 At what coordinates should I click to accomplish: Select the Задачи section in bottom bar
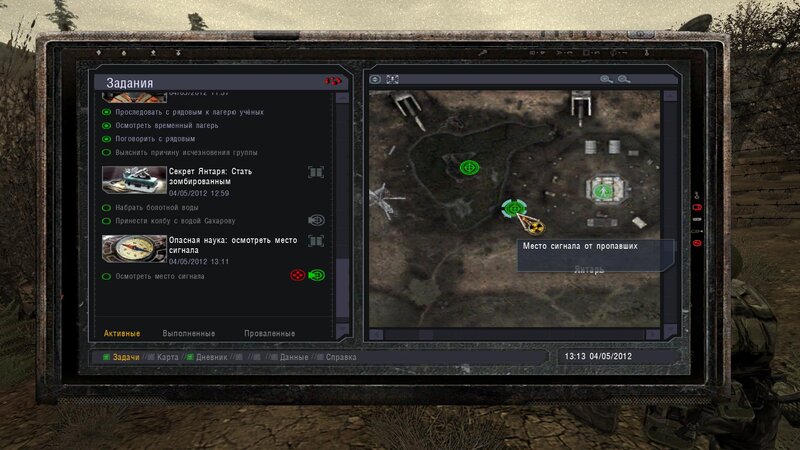click(126, 356)
